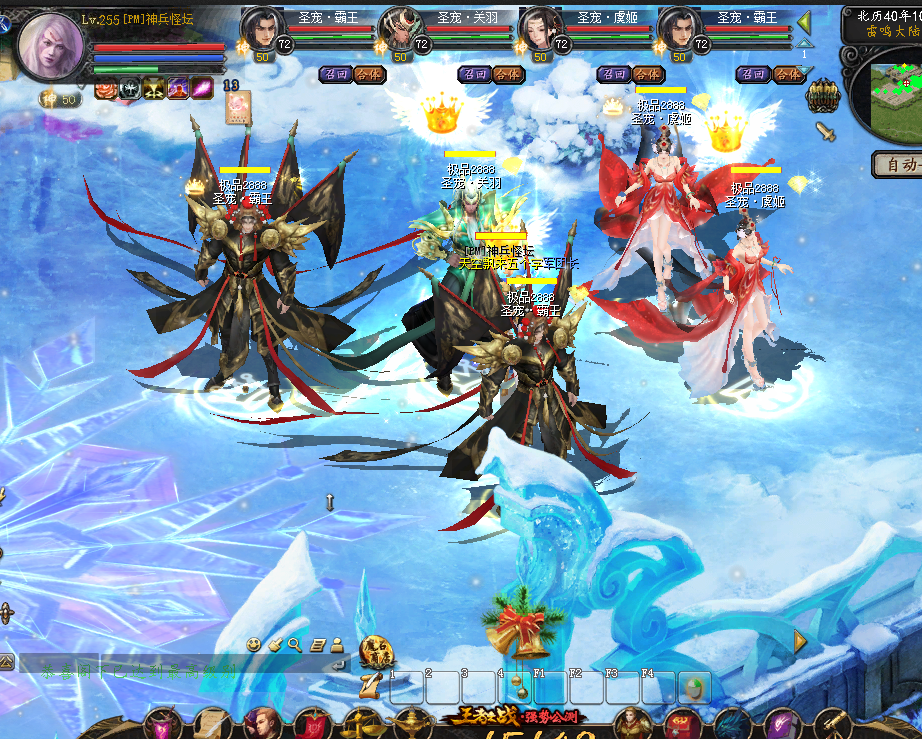Open the scroll document menu icon

tap(317, 645)
